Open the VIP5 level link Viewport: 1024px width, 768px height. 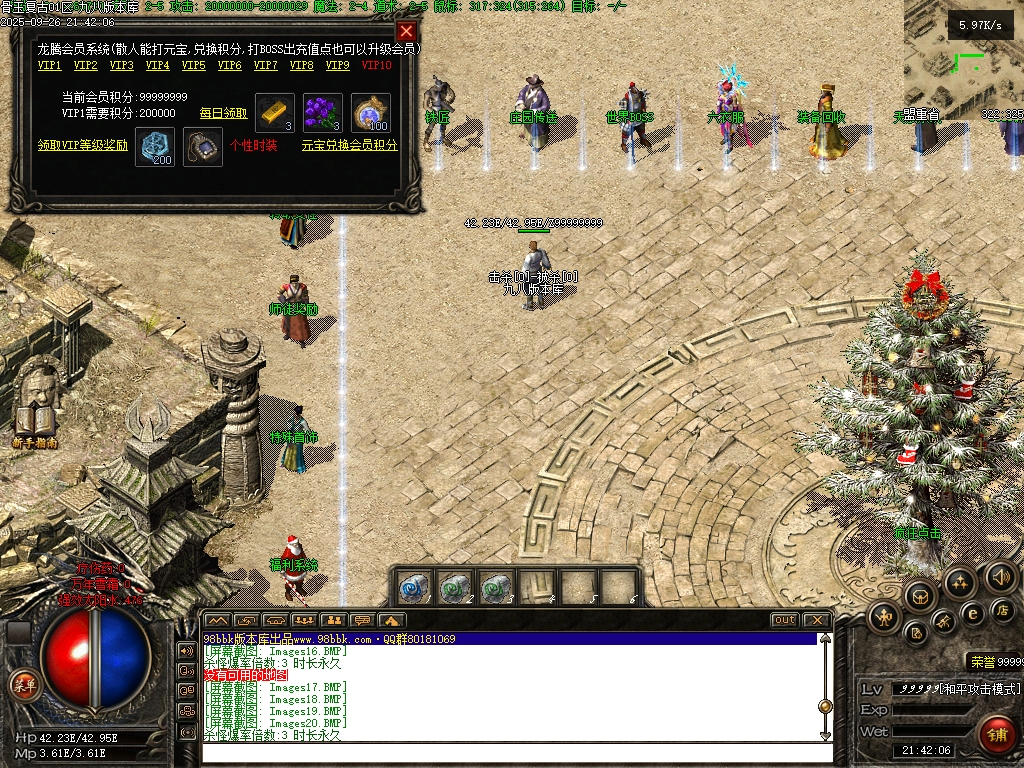click(193, 66)
